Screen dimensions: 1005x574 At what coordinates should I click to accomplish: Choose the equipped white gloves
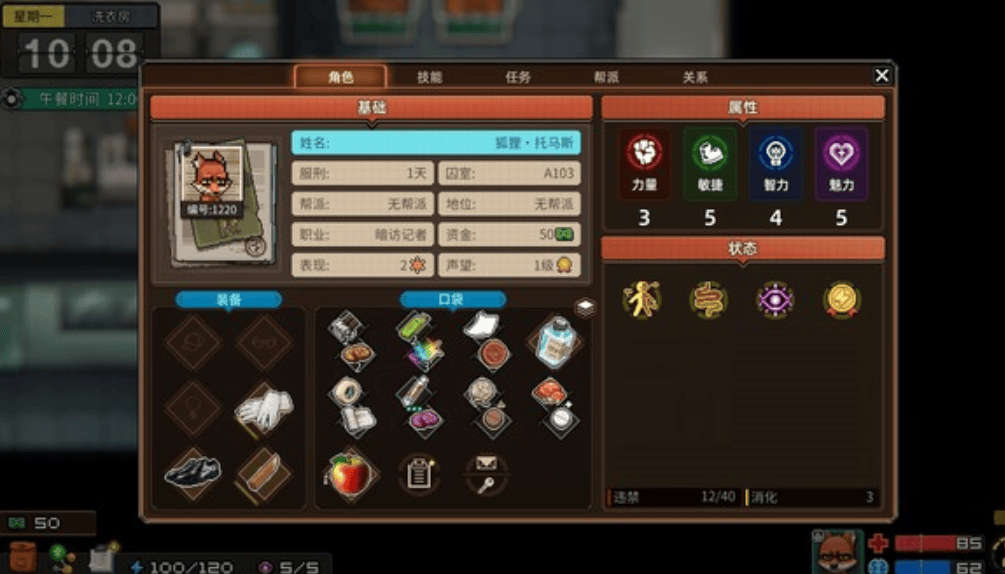click(x=263, y=407)
